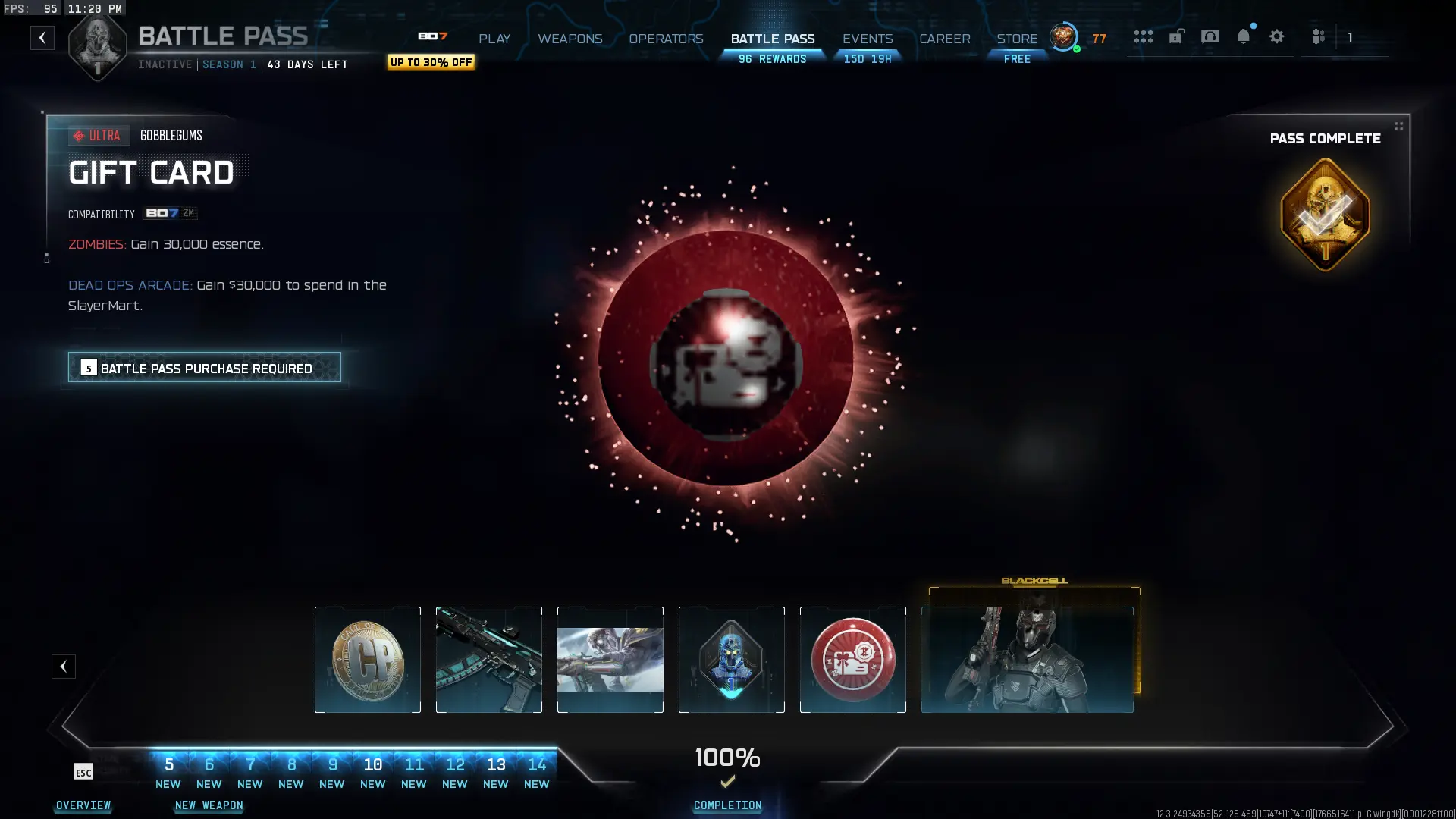Open the settings gear
This screenshot has height=819, width=1456.
pyautogui.click(x=1278, y=36)
